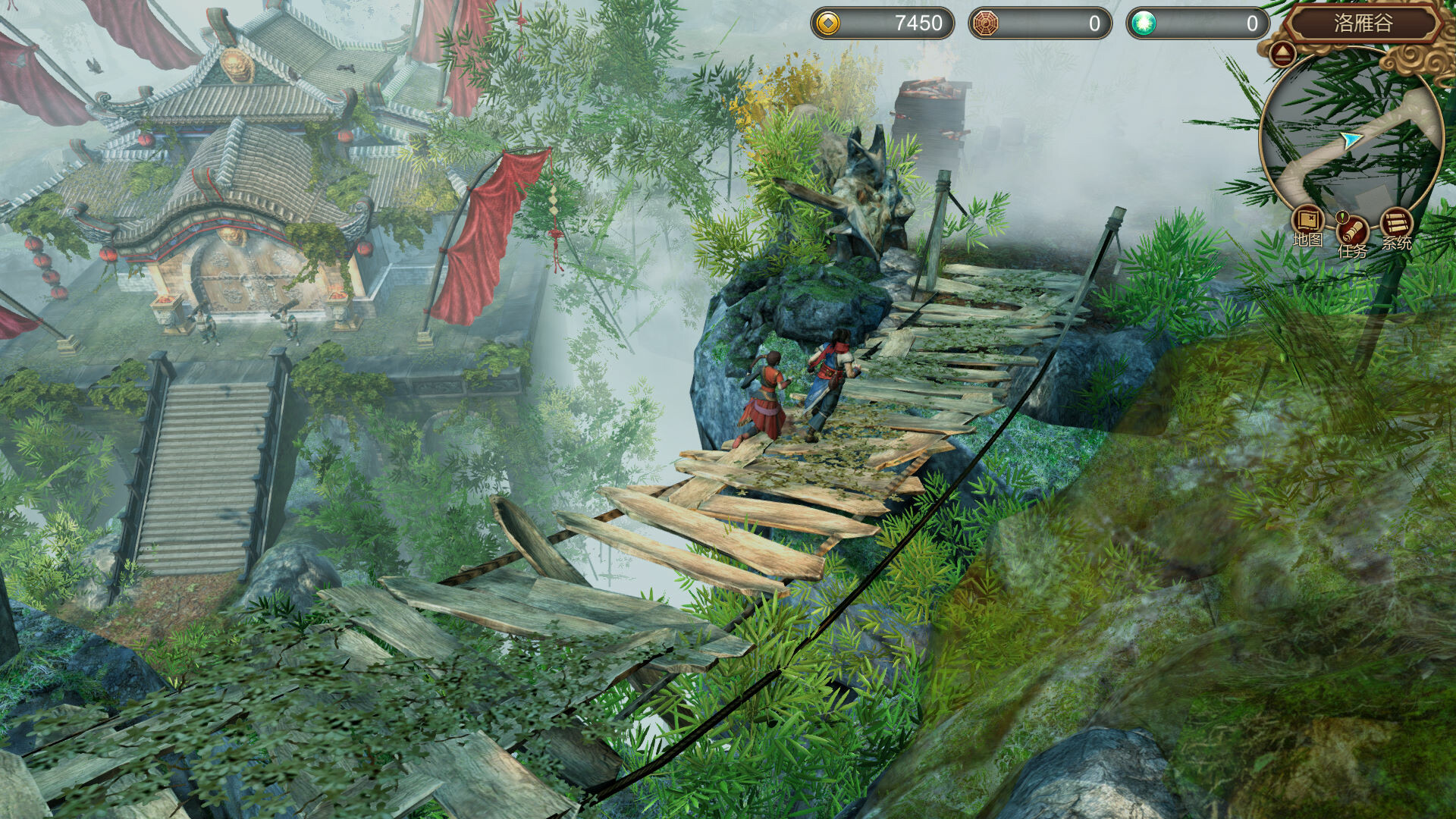Collapse the minimap with the triangle button
1456x819 pixels.
tap(1284, 54)
